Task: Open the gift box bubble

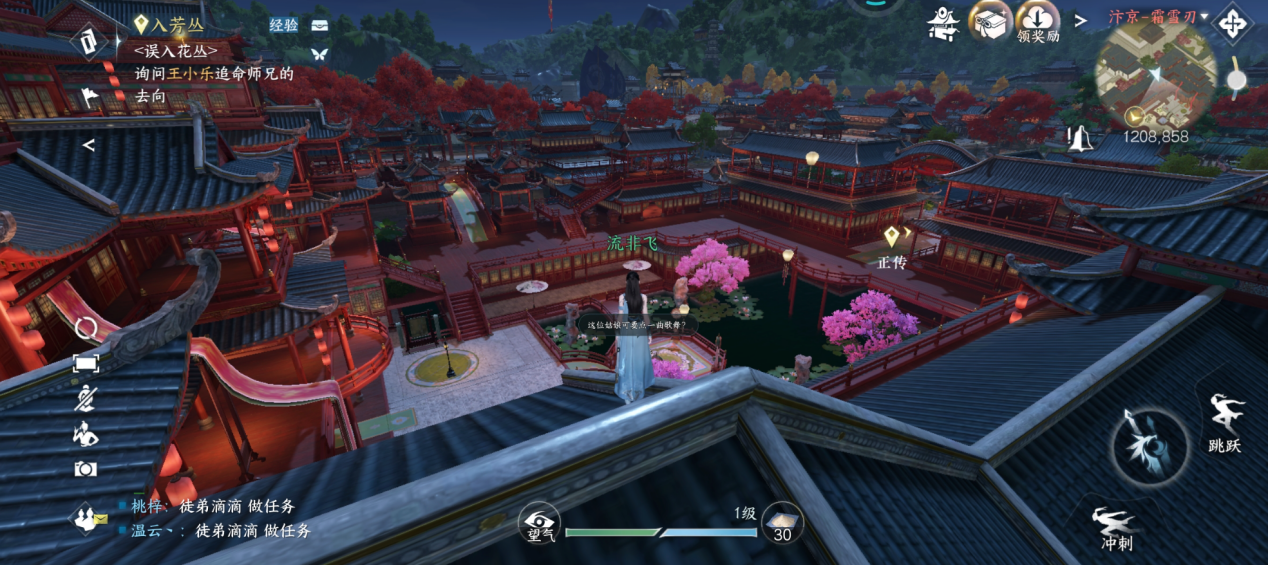Action: coord(990,20)
